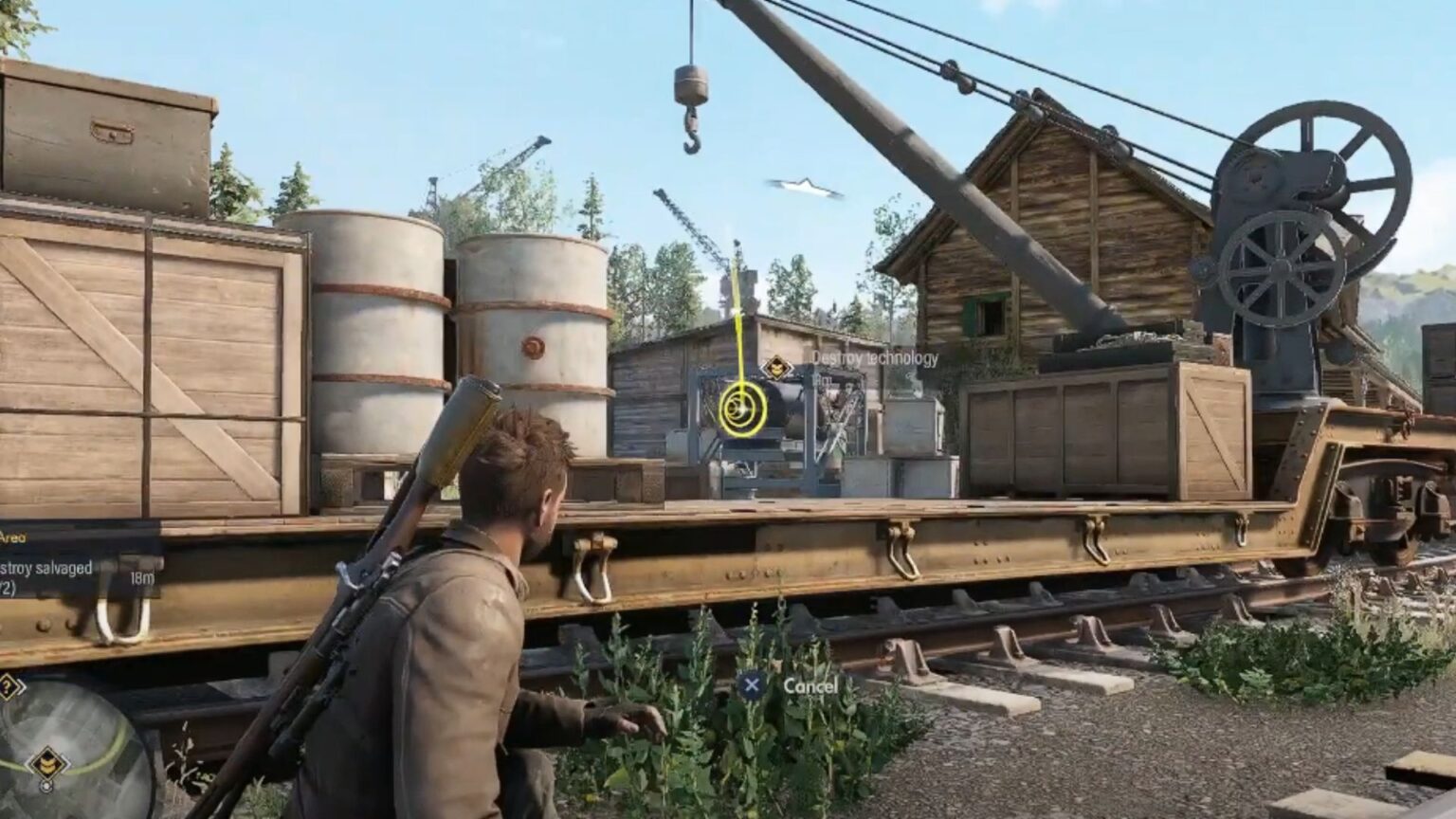Toggle the Destroy technology objective tracking
1456x819 pixels.
(x=875, y=359)
